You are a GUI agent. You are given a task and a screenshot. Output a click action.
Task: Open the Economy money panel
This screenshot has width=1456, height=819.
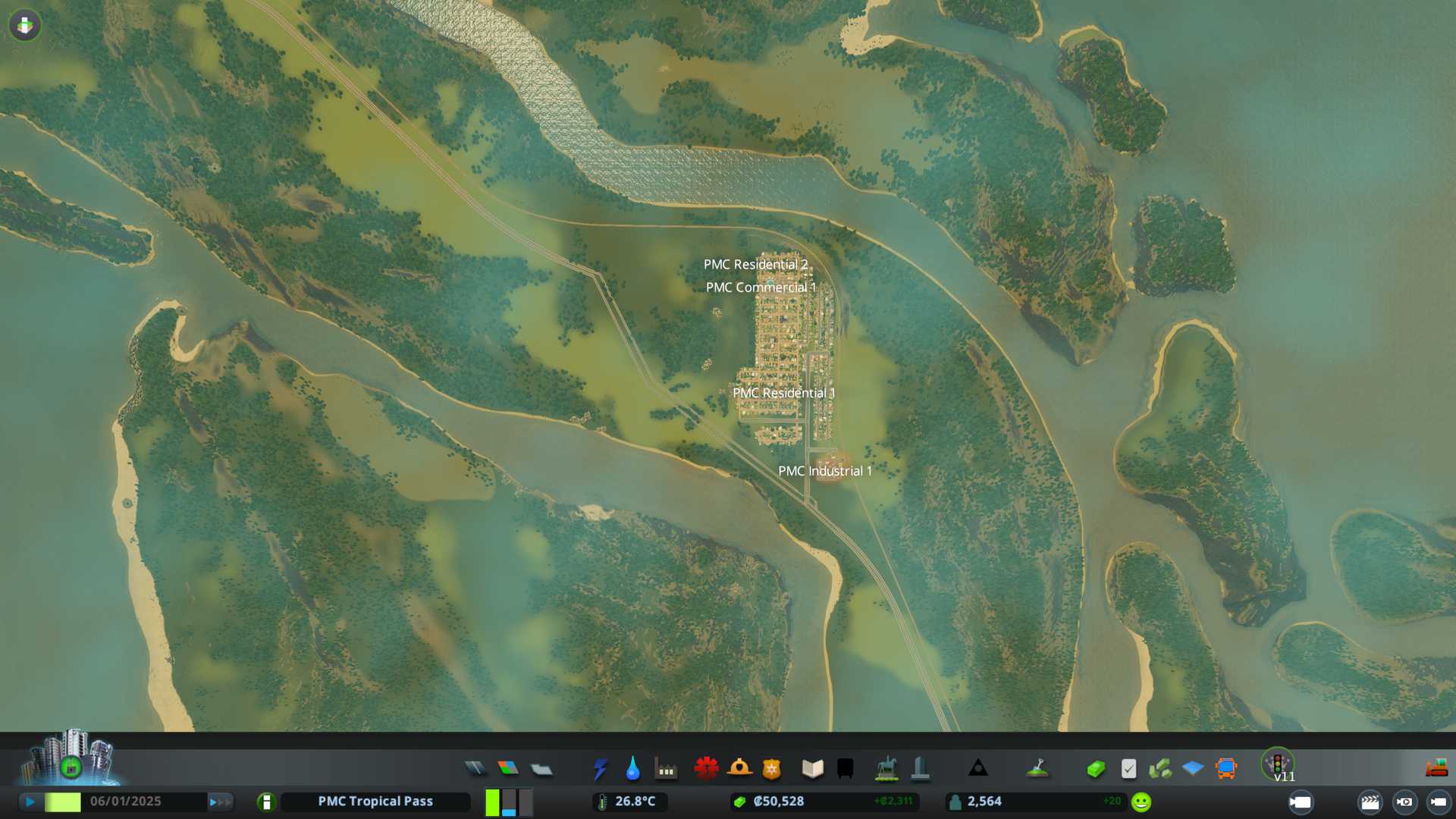(1095, 769)
